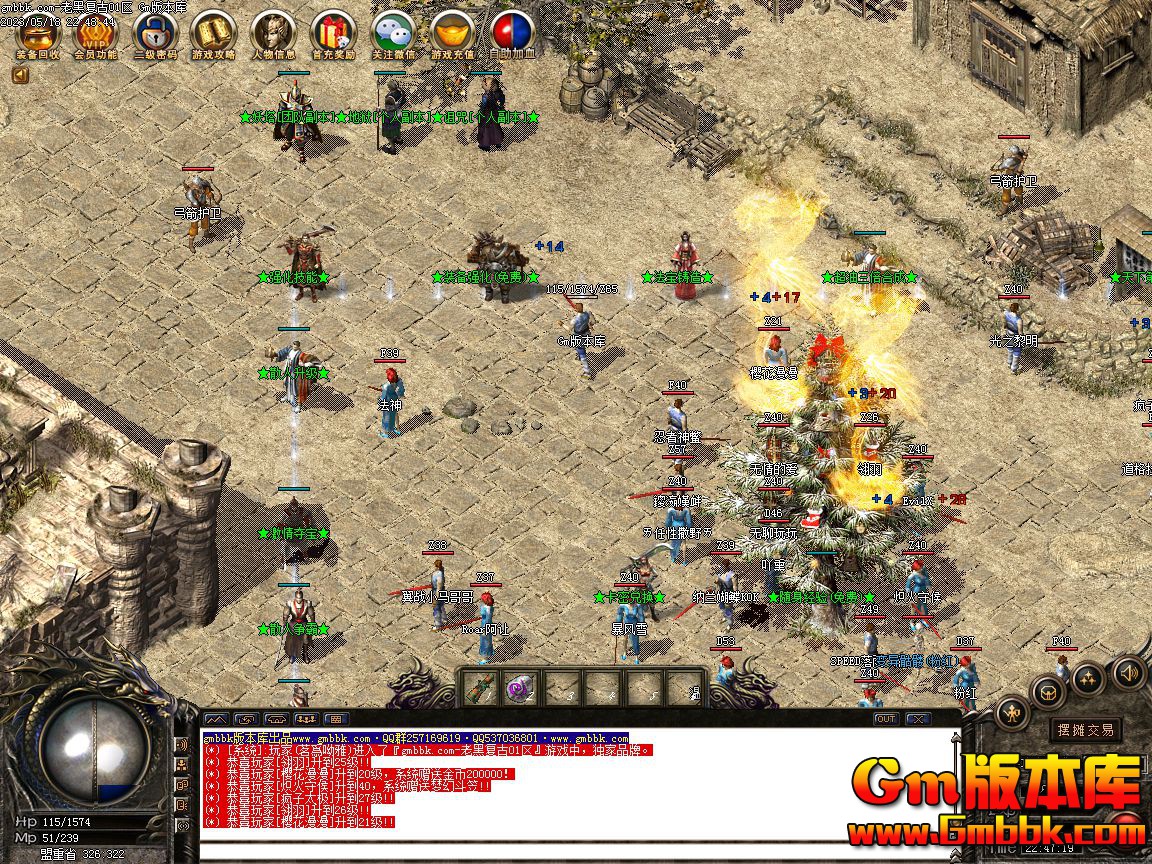The width and height of the screenshot is (1152, 864).
Task: Activate the 自助加血 red-blue orb
Action: tap(512, 33)
